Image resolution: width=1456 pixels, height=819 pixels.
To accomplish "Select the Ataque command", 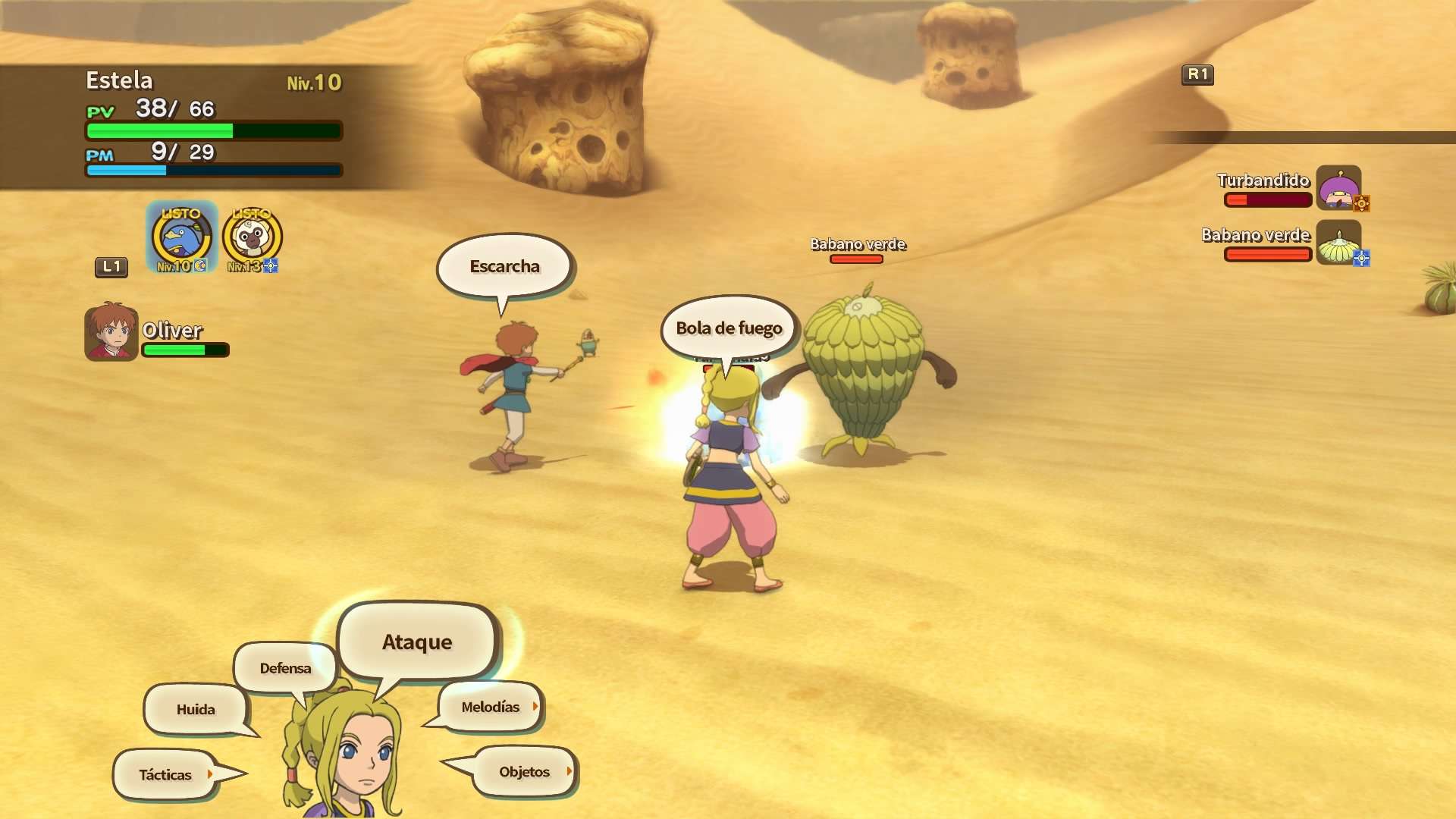I will tap(417, 642).
